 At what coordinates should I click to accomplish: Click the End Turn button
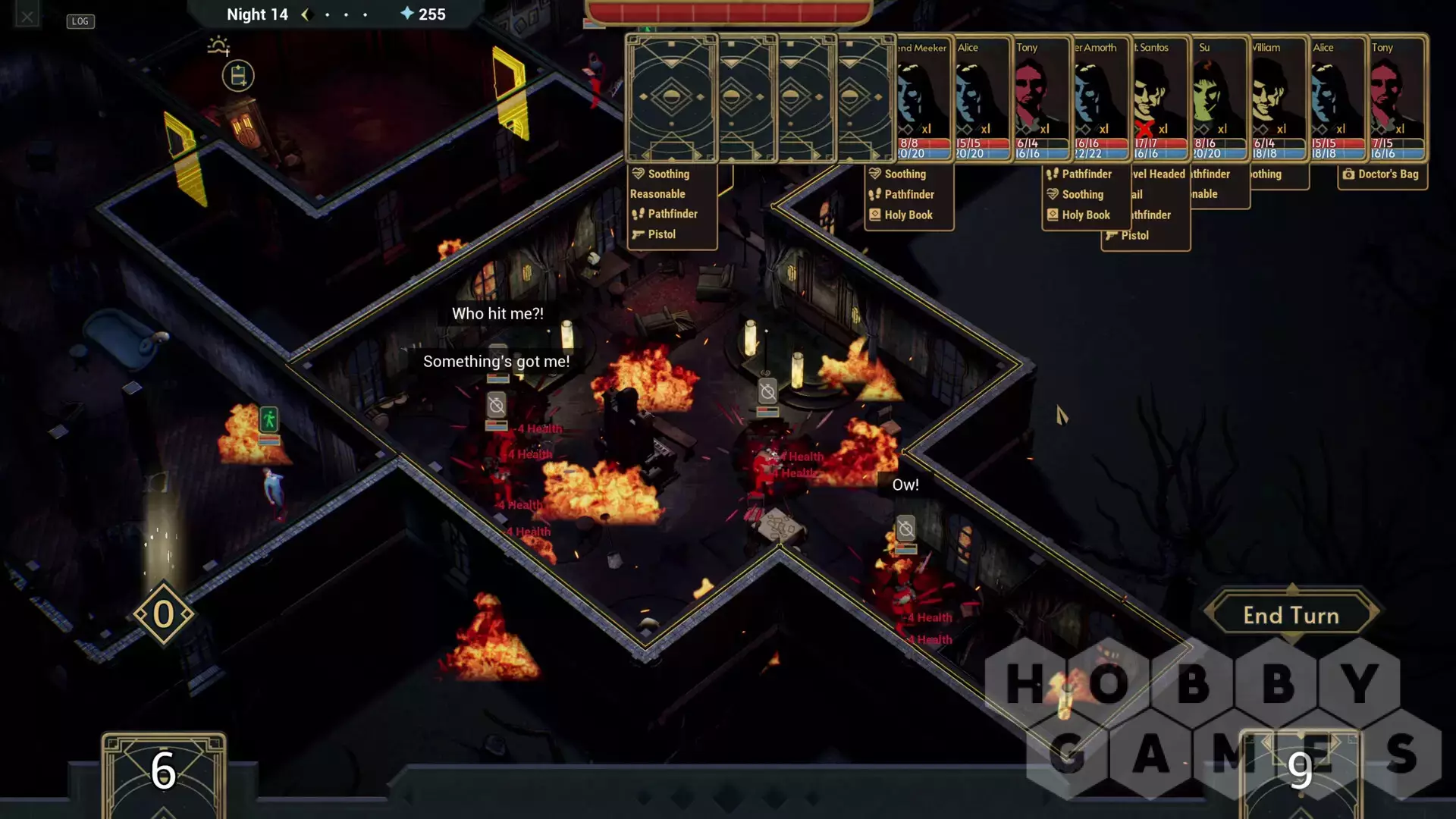1291,615
